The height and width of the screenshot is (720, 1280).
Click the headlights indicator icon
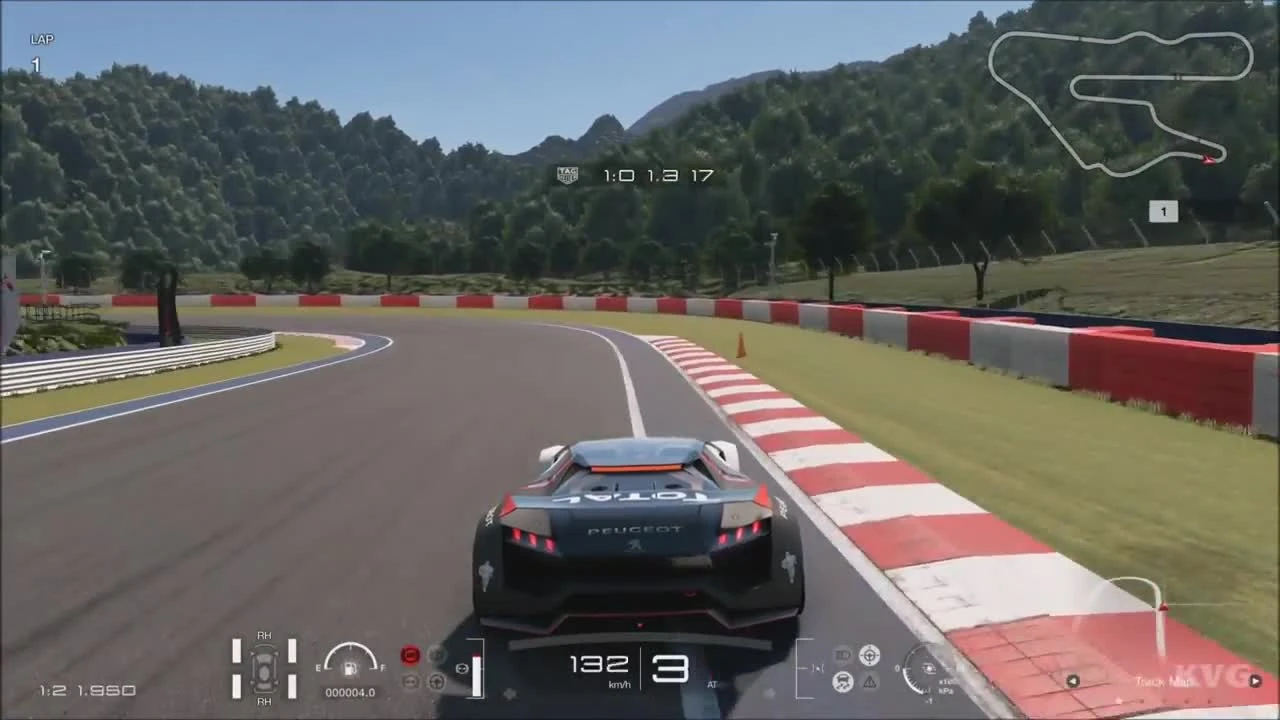pos(843,655)
